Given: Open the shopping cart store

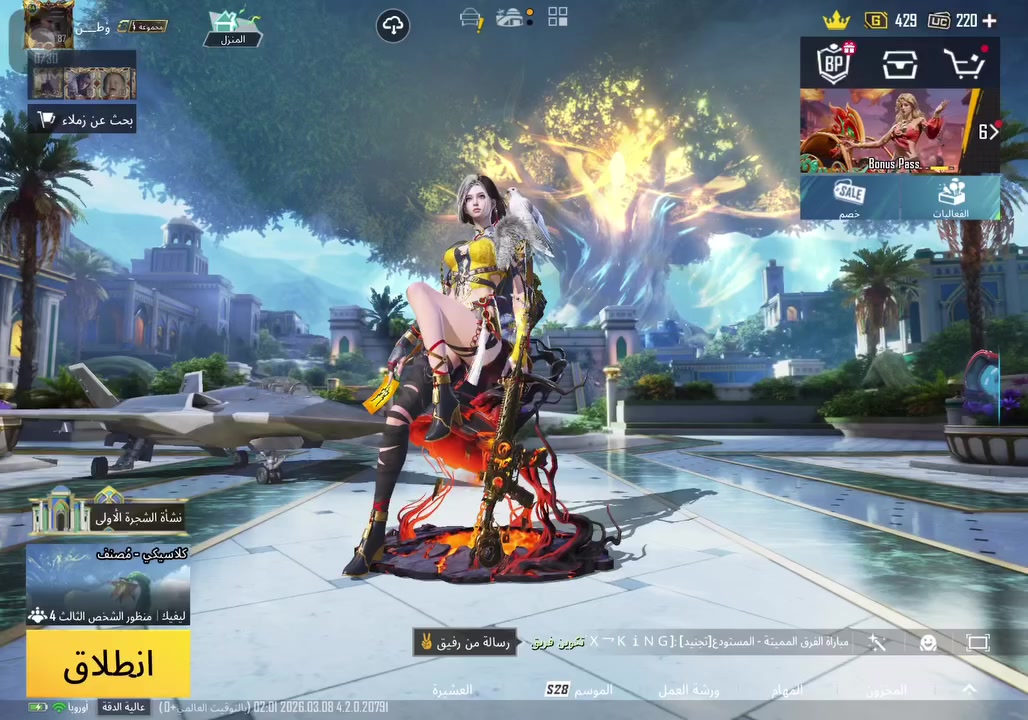Looking at the screenshot, I should [x=964, y=64].
